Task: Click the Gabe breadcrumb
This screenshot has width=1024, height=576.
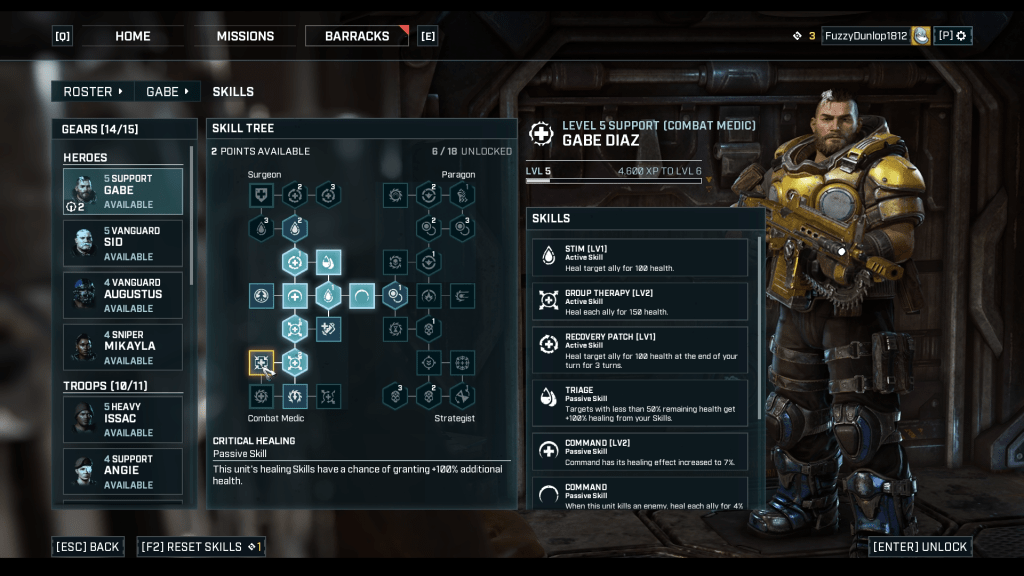Action: click(x=167, y=91)
